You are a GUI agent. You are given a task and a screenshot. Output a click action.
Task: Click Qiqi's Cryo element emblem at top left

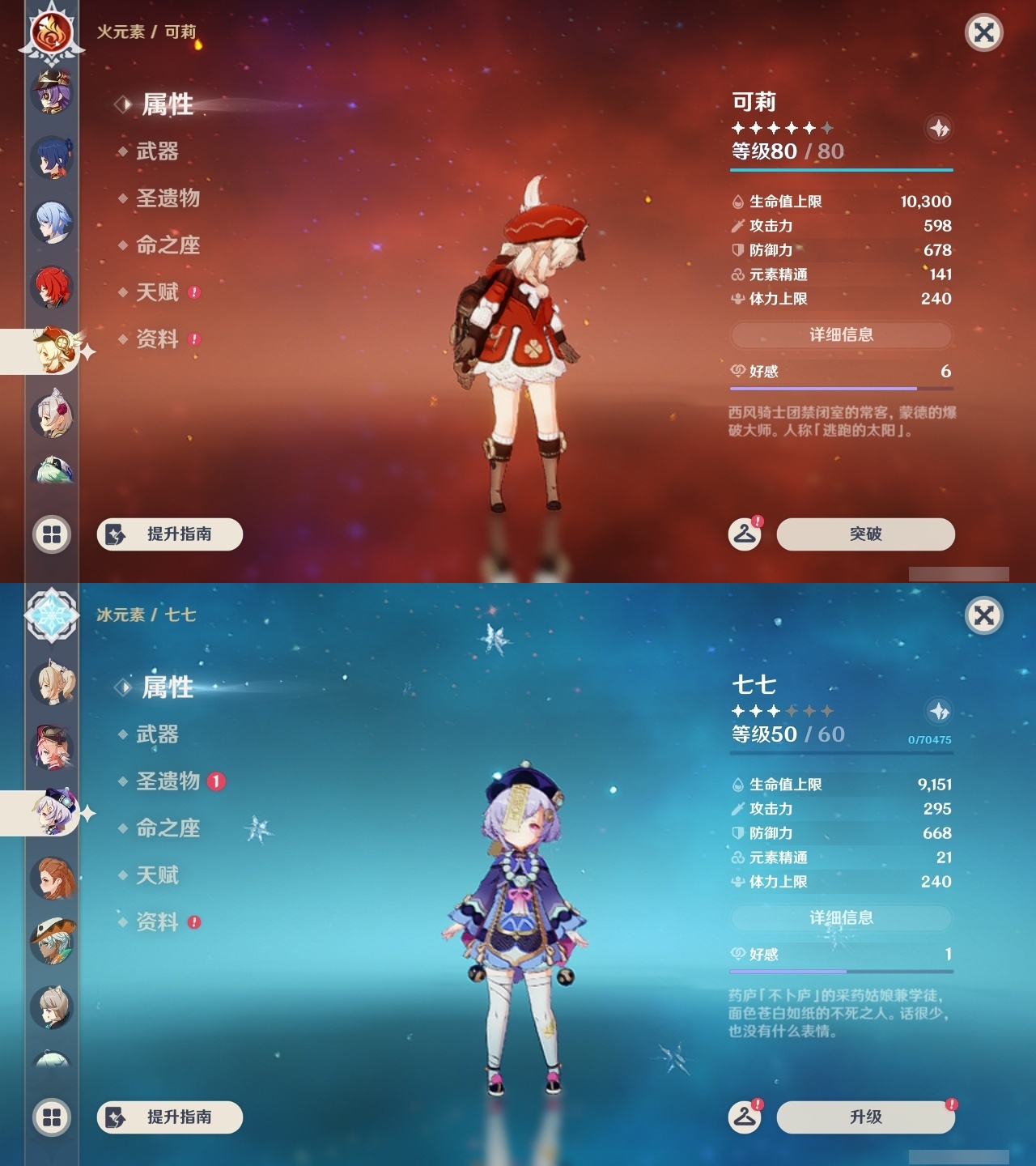tap(50, 617)
